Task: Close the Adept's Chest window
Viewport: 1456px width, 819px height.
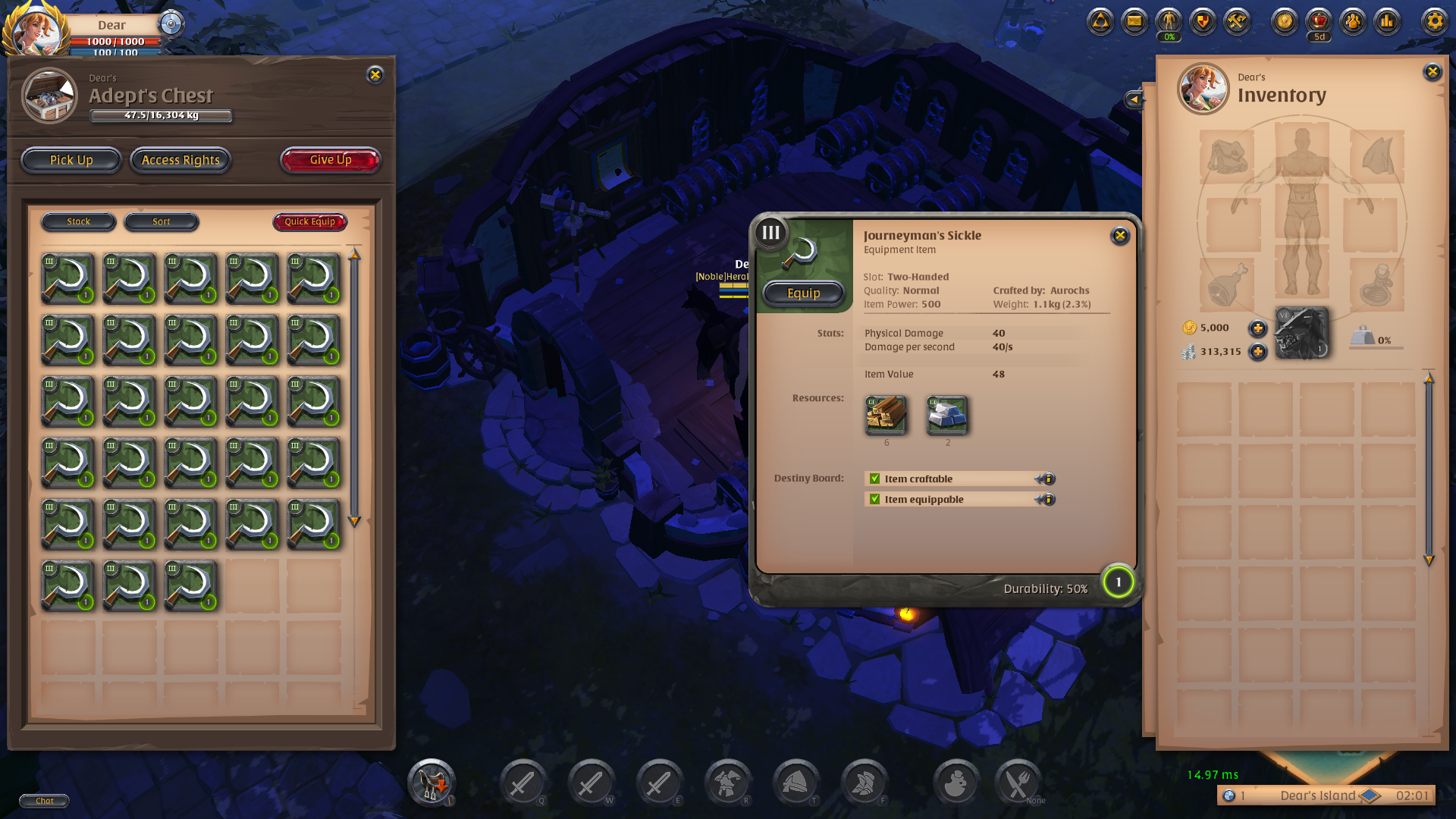Action: pyautogui.click(x=375, y=74)
